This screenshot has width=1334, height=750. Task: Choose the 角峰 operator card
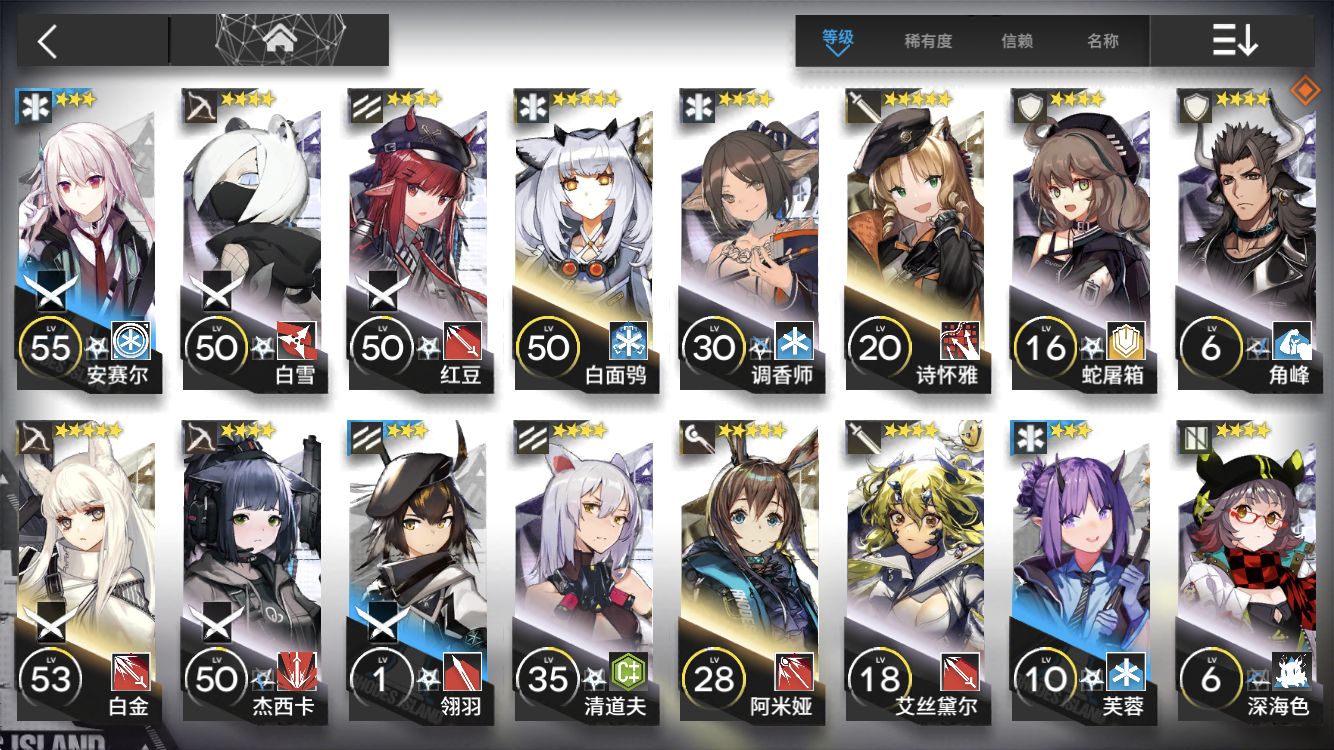[x=1247, y=240]
